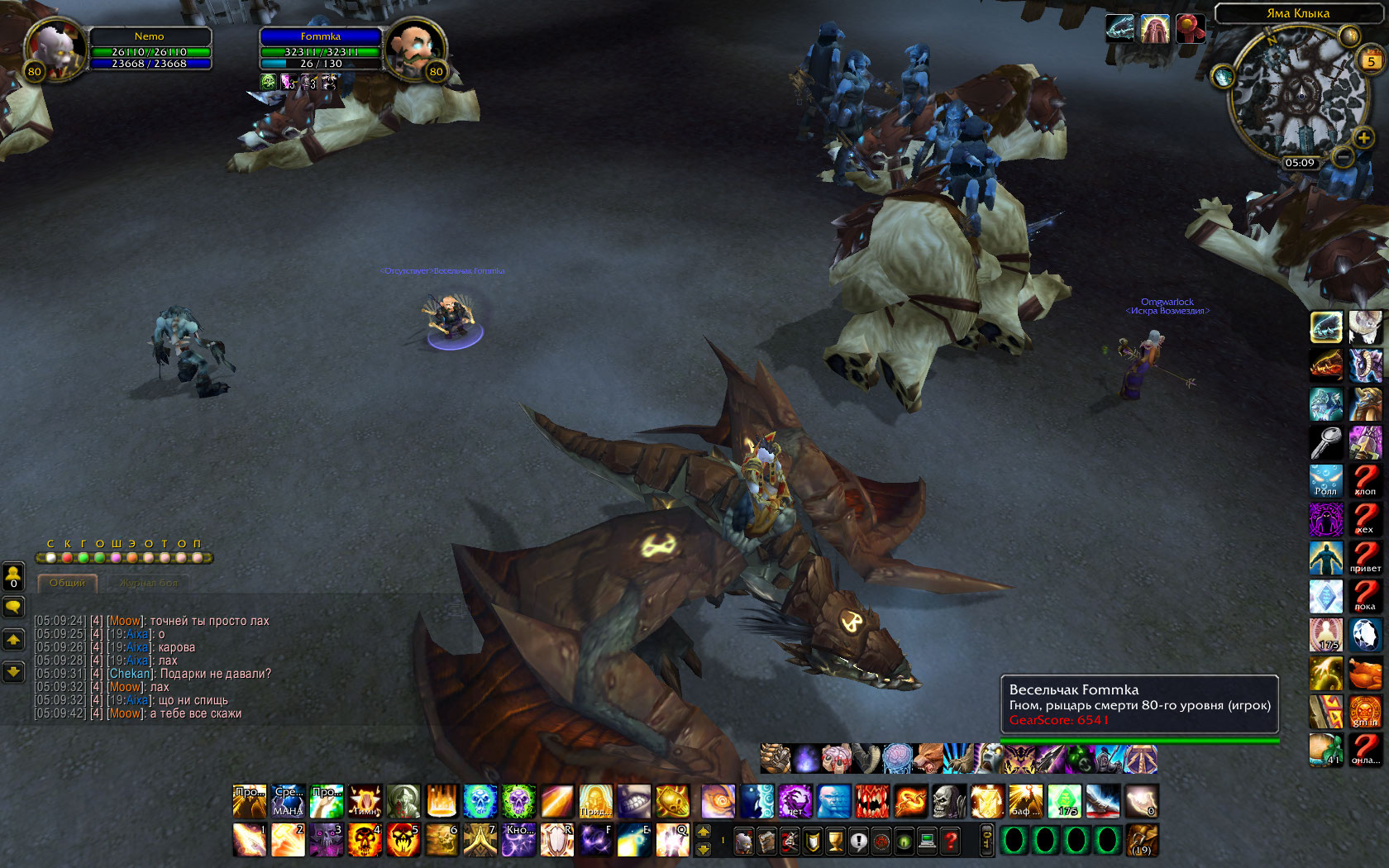Screen dimensions: 1389x868
Task: Activate the хлоп macro button
Action: [1365, 479]
